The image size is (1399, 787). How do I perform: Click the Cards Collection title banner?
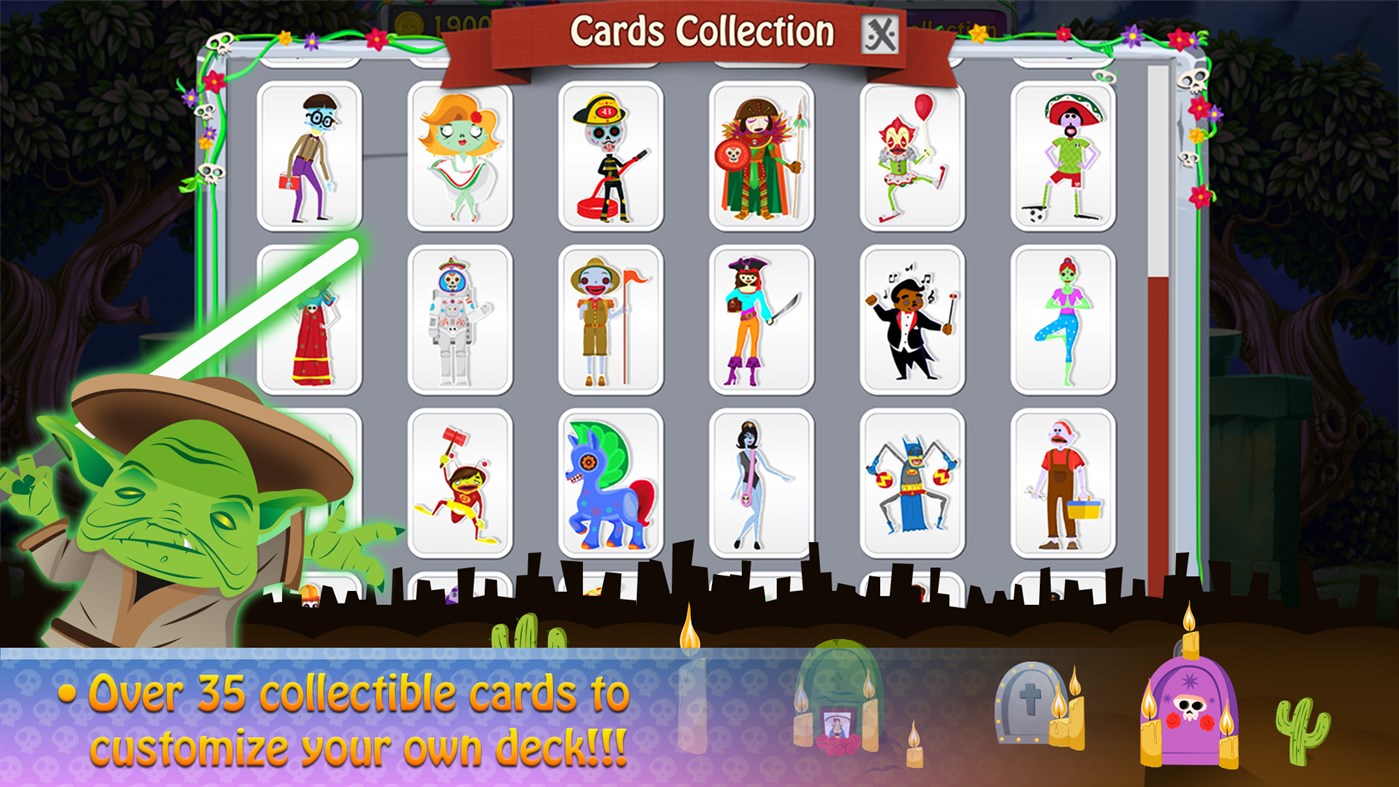(703, 31)
